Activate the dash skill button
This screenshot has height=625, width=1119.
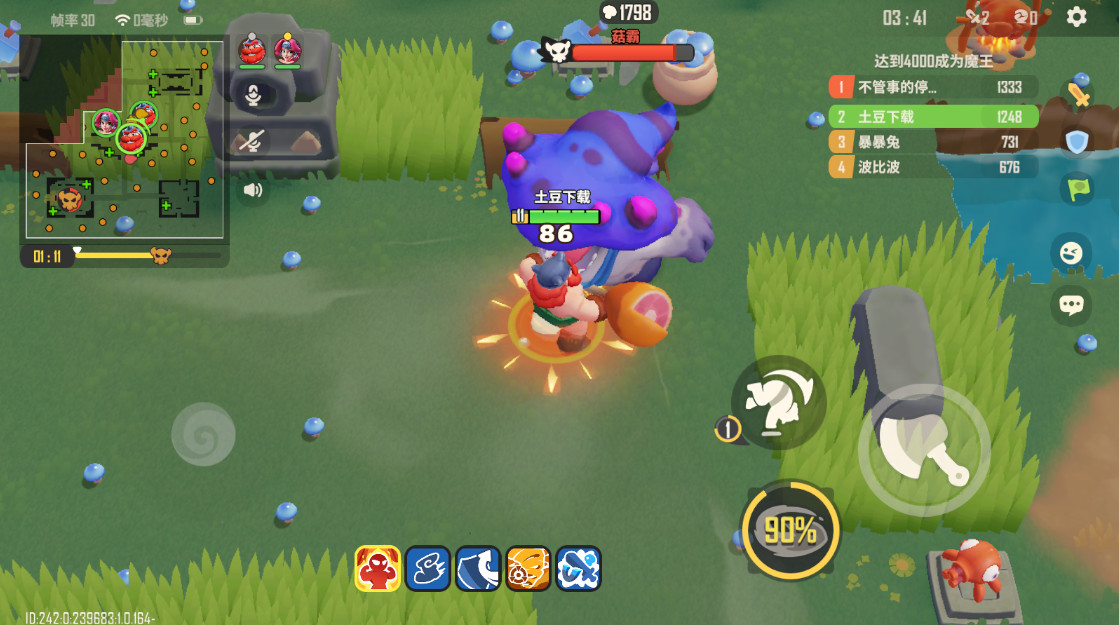(779, 402)
